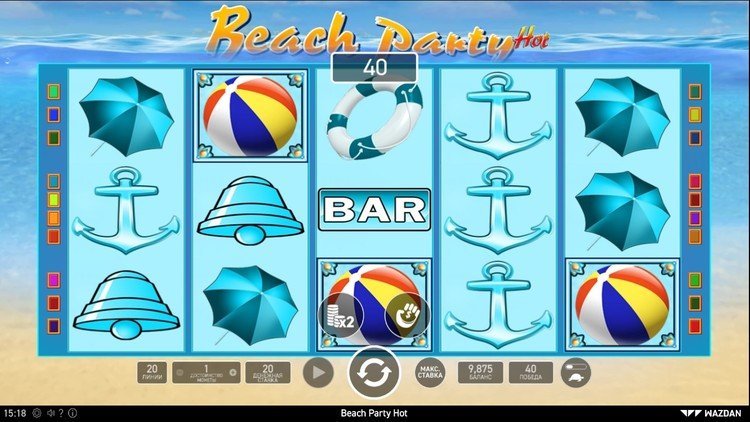Screen dimensions: 750x422
Task: Set the maximum bet (МАКС. СТАВКА)
Action: coord(430,372)
